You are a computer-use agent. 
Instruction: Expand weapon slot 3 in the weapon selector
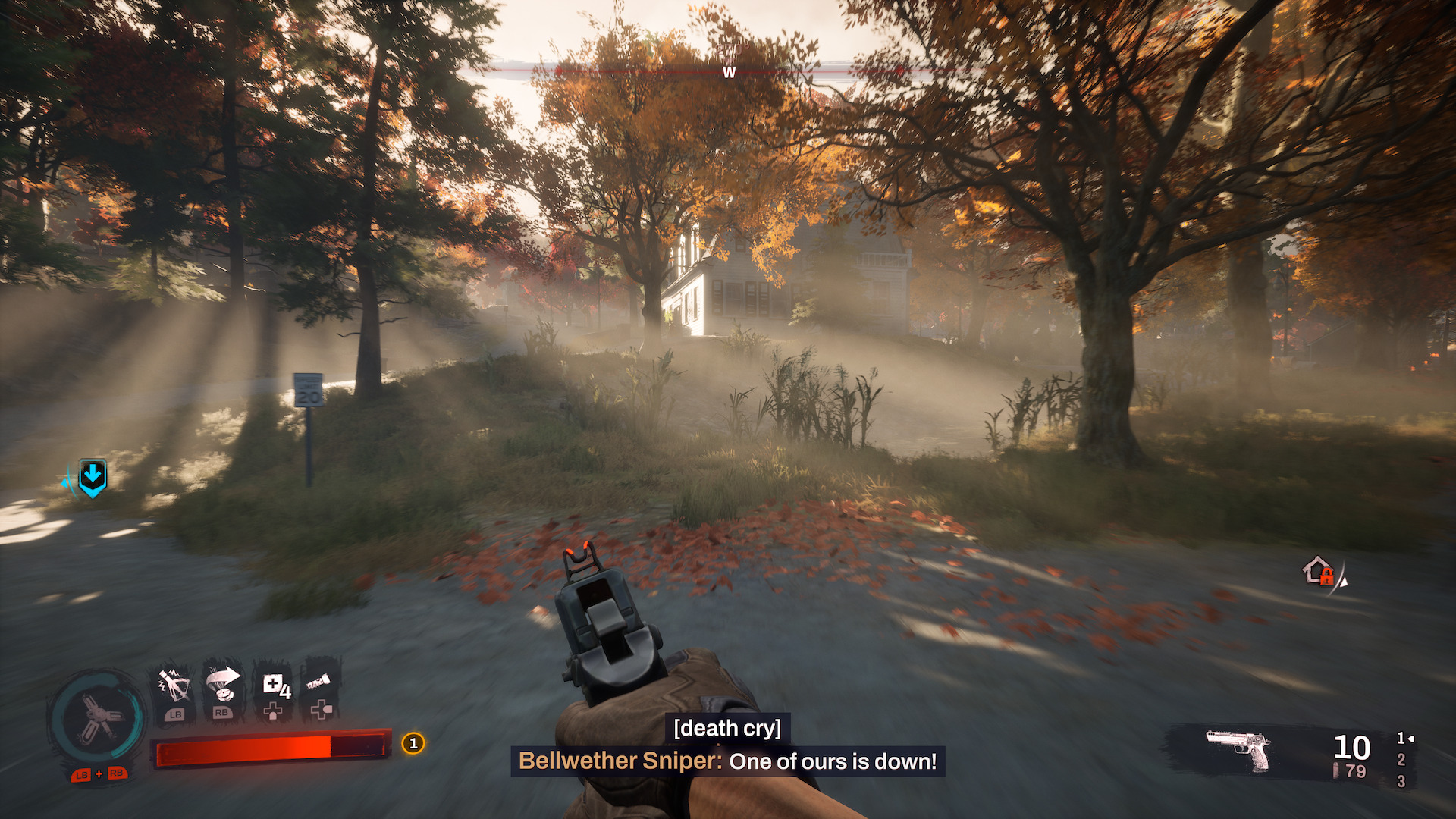pos(1401,780)
